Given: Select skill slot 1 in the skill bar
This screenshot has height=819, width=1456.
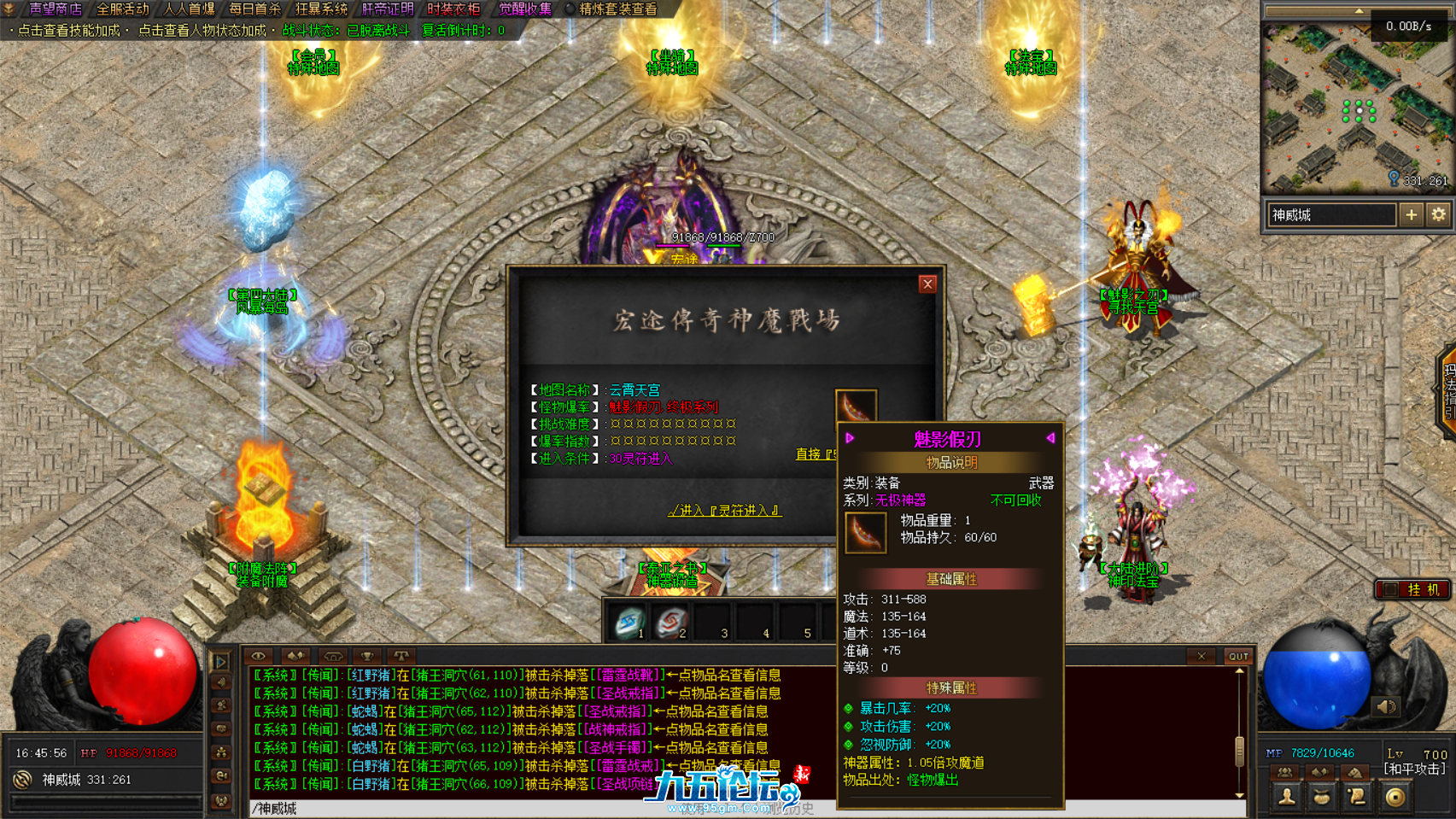Looking at the screenshot, I should [x=628, y=621].
